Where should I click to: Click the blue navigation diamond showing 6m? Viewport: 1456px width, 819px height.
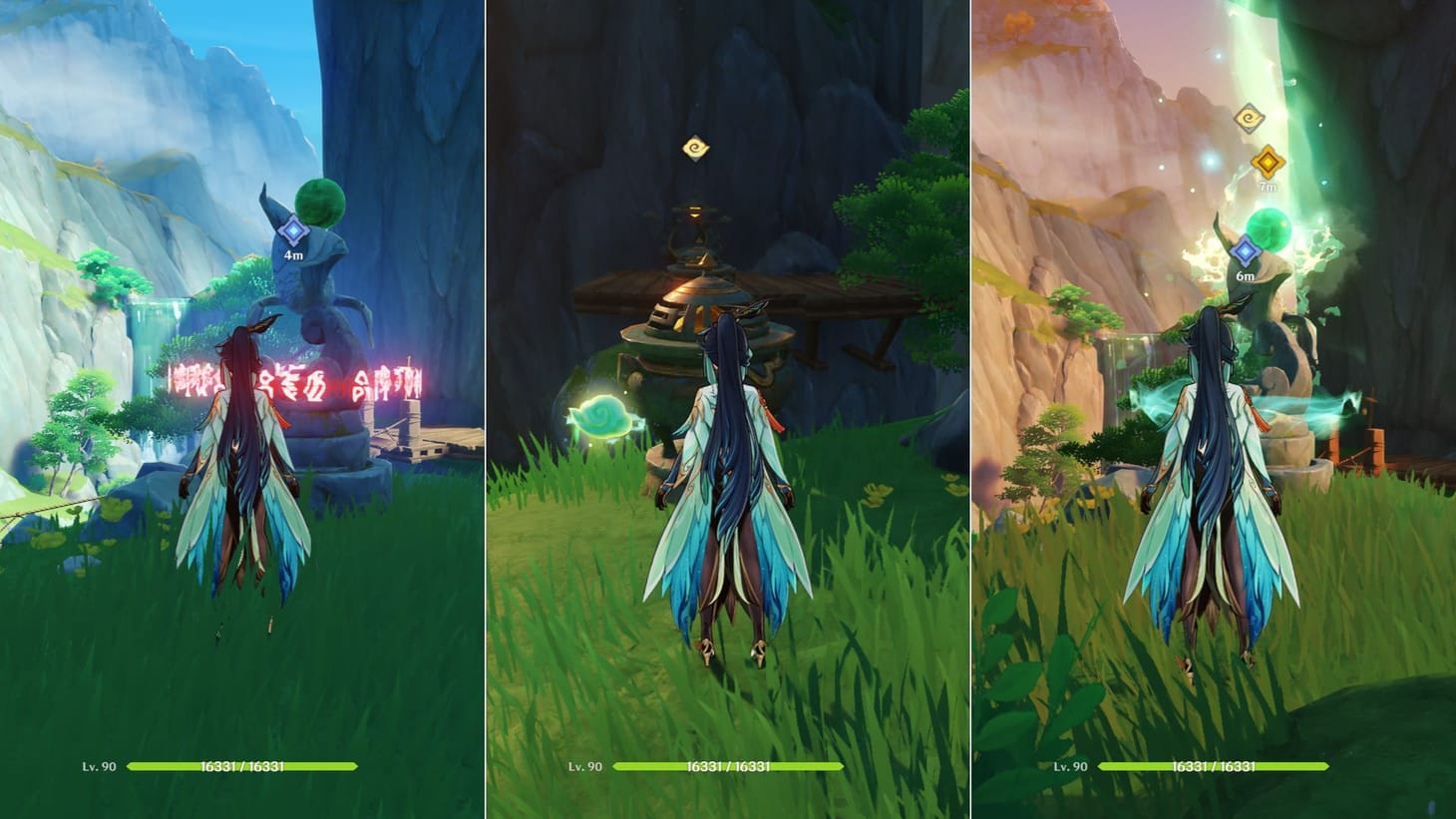[1244, 251]
